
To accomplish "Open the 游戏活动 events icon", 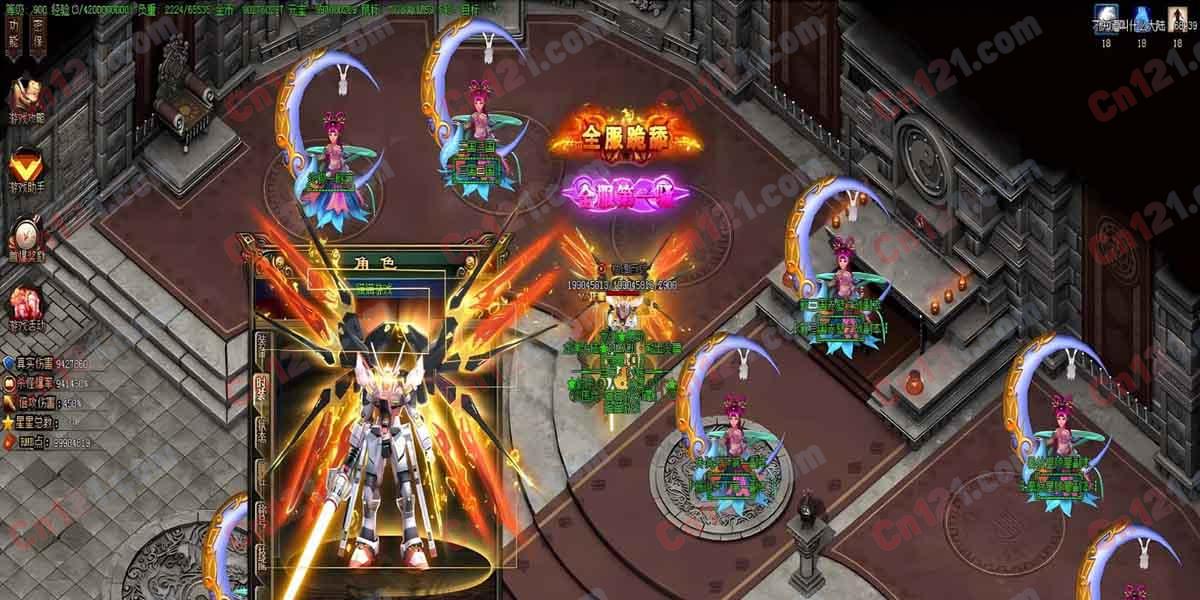I will click(x=24, y=307).
